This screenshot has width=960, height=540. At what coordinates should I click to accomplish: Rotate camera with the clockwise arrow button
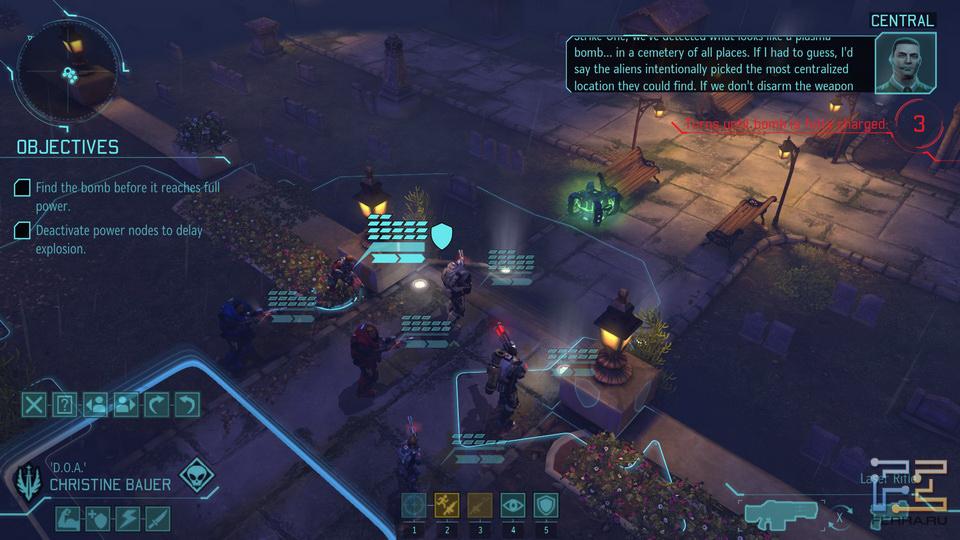point(157,405)
